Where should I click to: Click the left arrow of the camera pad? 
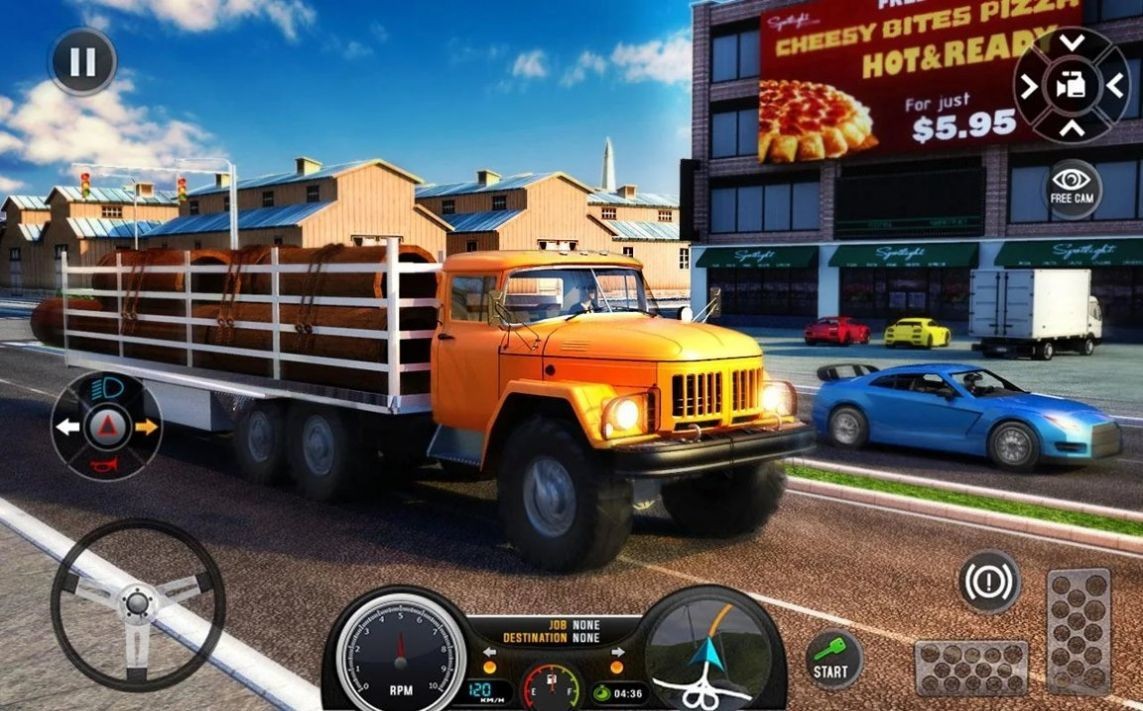click(x=1029, y=86)
